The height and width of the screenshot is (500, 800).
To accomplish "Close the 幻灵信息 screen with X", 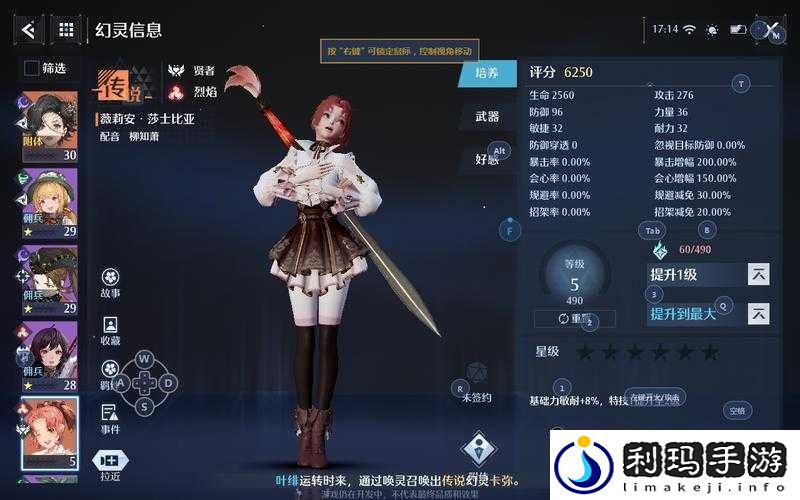I will click(772, 30).
